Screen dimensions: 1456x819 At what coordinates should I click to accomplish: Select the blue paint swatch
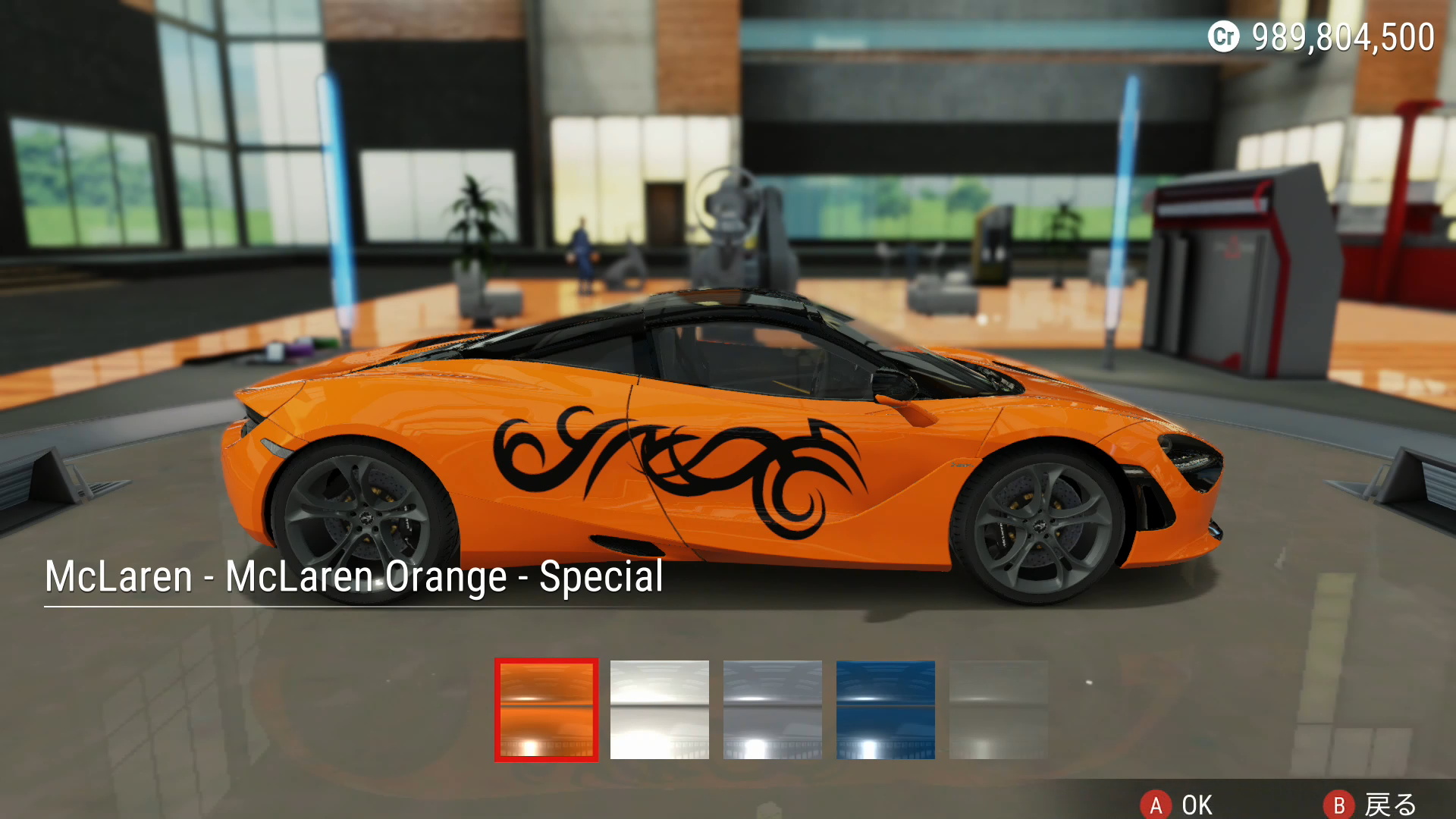885,710
